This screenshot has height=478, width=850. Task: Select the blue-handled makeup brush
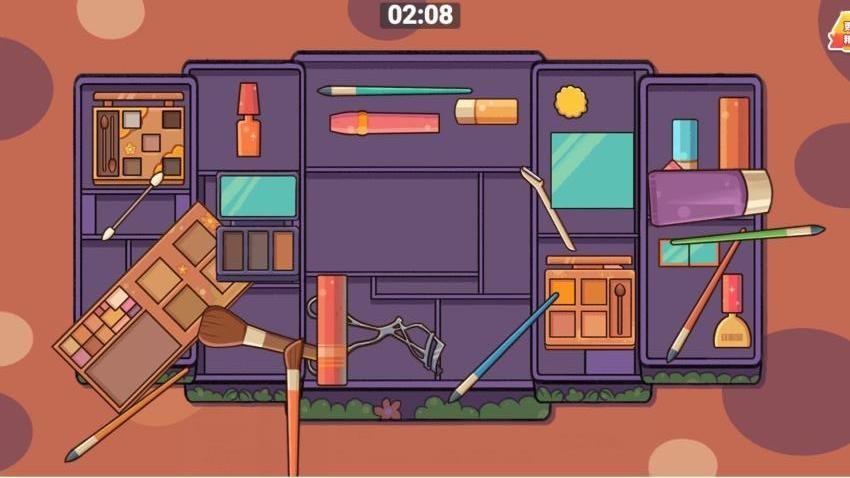[504, 346]
